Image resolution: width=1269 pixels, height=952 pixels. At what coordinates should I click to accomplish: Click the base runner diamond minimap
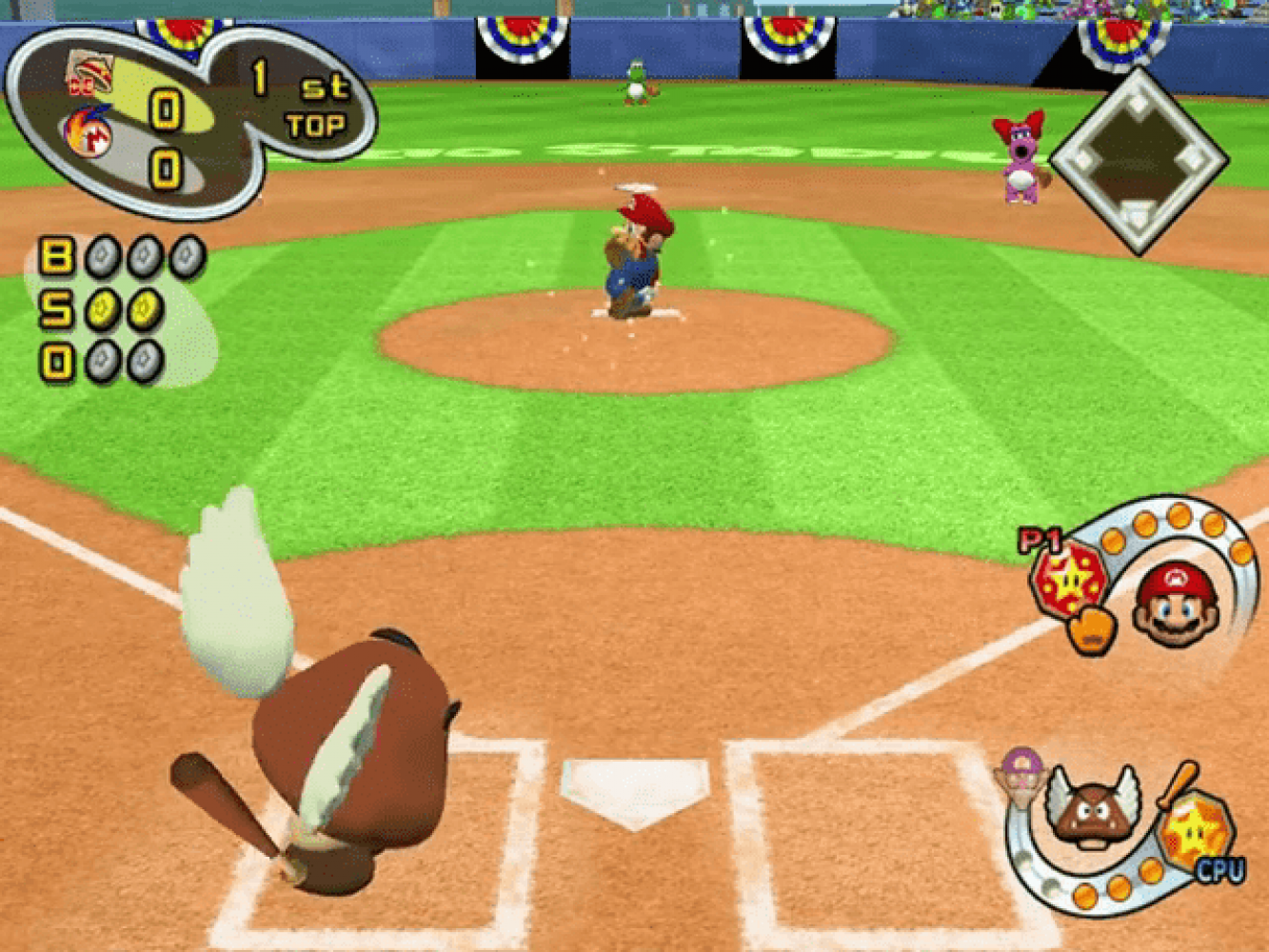click(x=1139, y=160)
